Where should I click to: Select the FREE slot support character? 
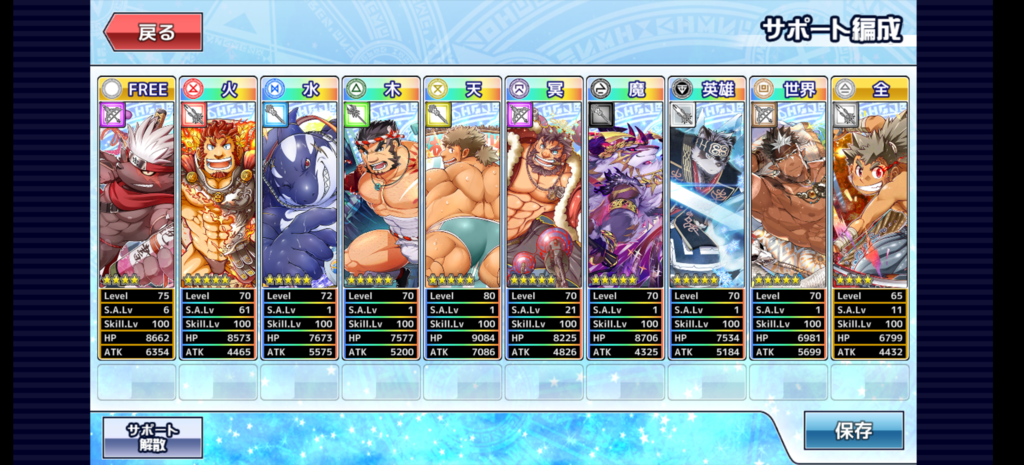pos(136,195)
